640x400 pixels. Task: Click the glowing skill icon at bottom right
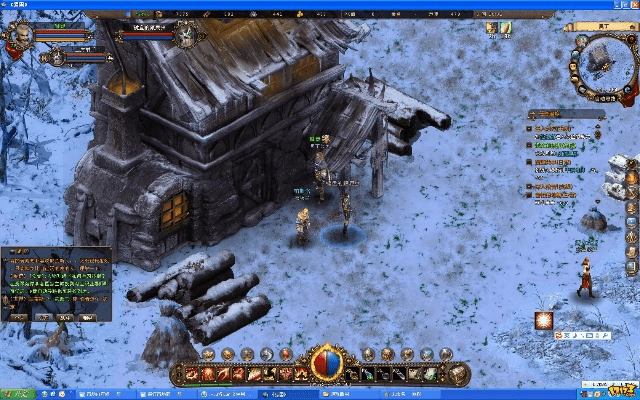[x=545, y=319]
